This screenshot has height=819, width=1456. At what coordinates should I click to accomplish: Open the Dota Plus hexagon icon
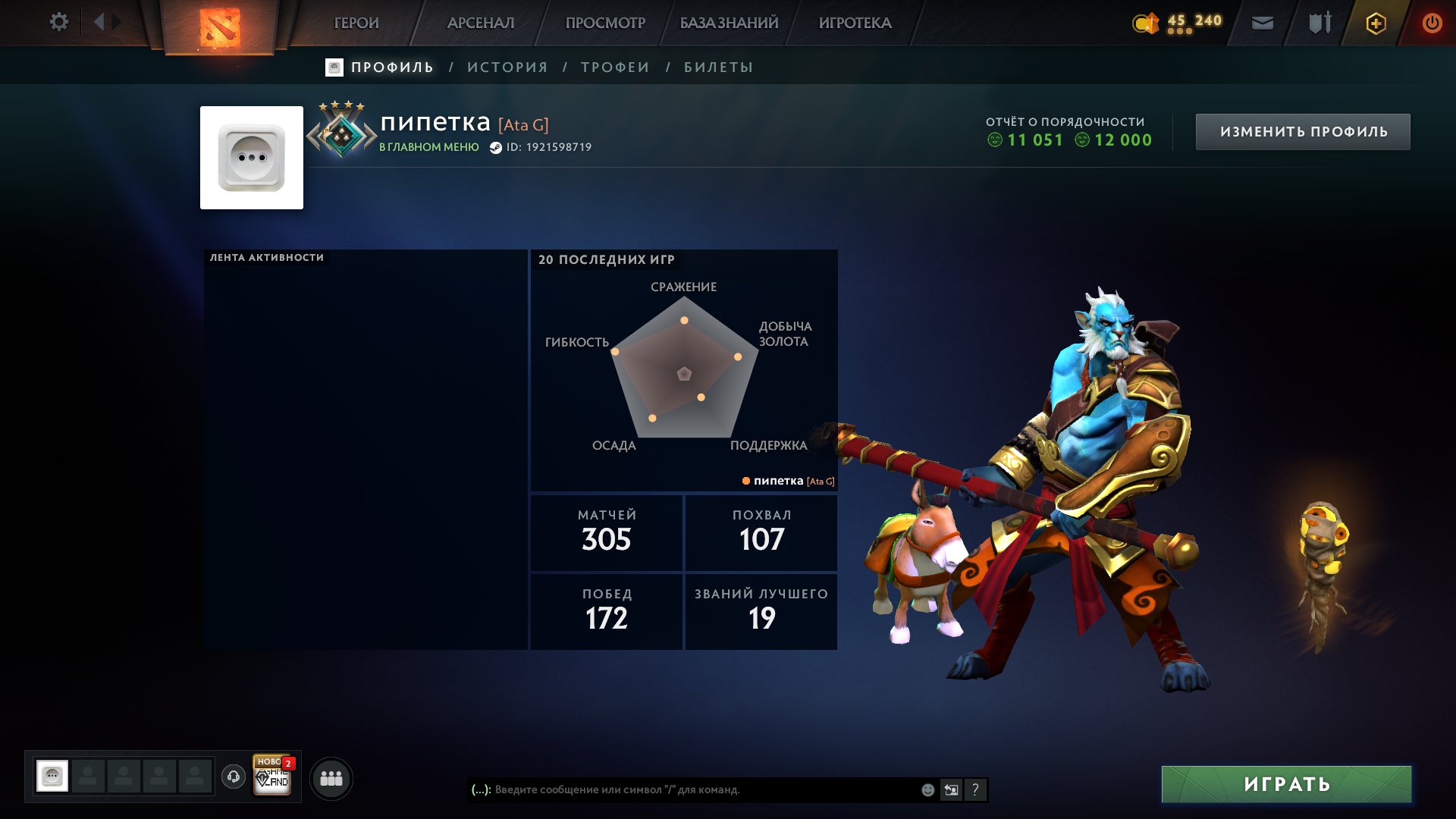pos(1375,23)
